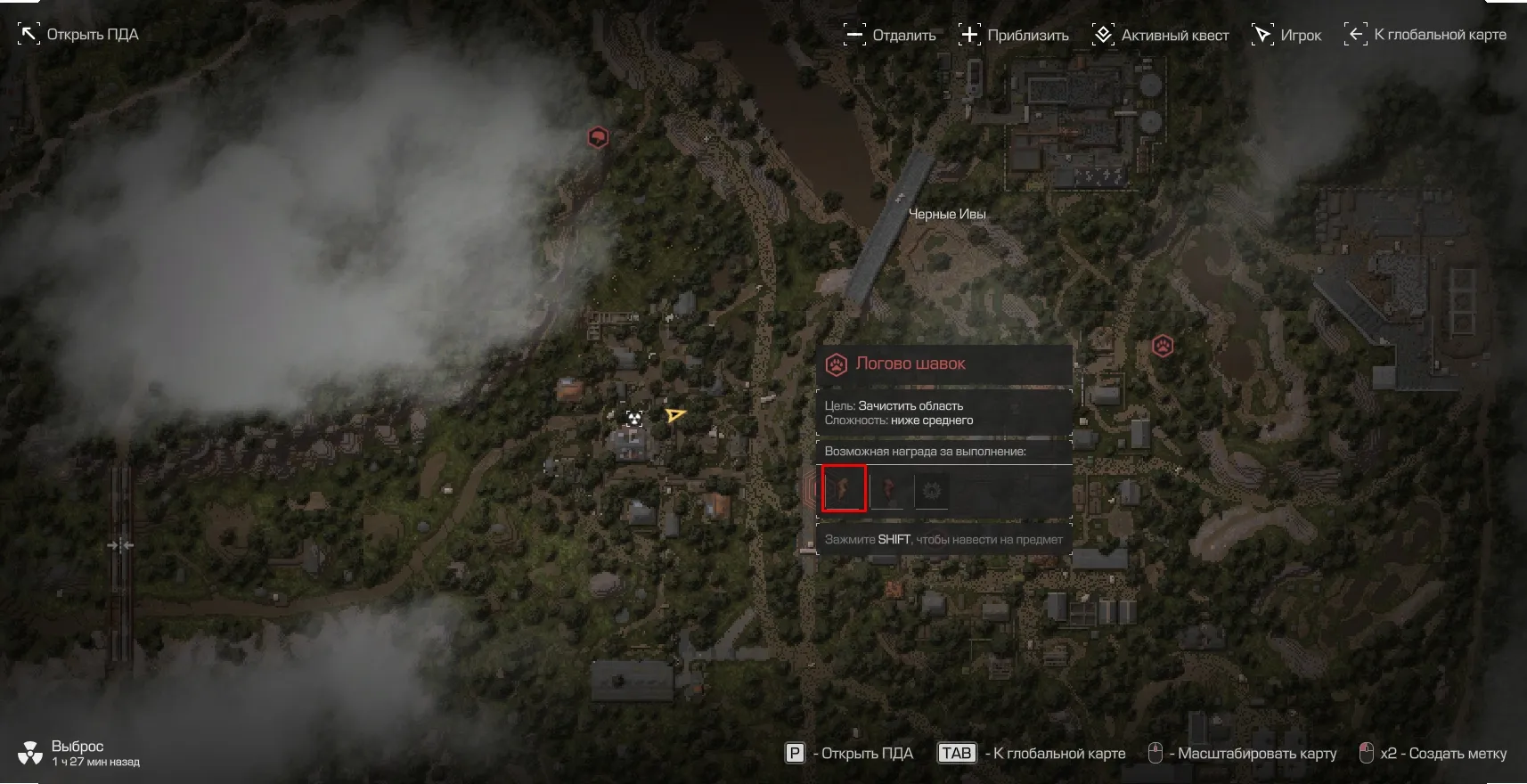Center map on Активный квест
Viewport: 1527px width, 784px height.
click(x=1160, y=35)
